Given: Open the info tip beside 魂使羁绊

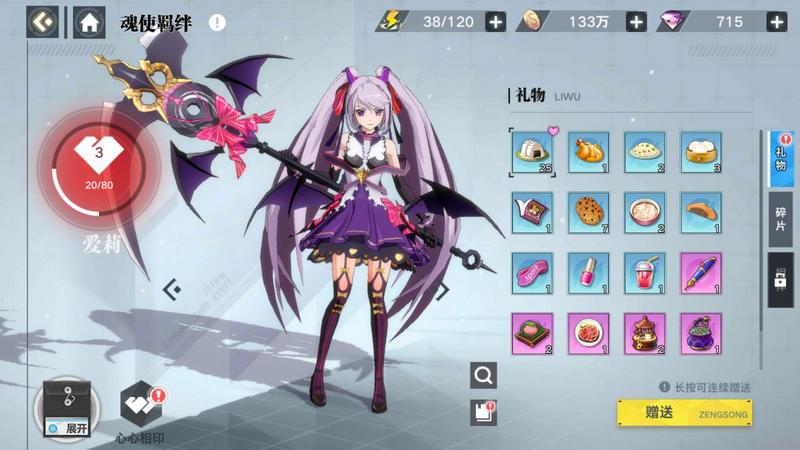Looking at the screenshot, I should pyautogui.click(x=217, y=22).
